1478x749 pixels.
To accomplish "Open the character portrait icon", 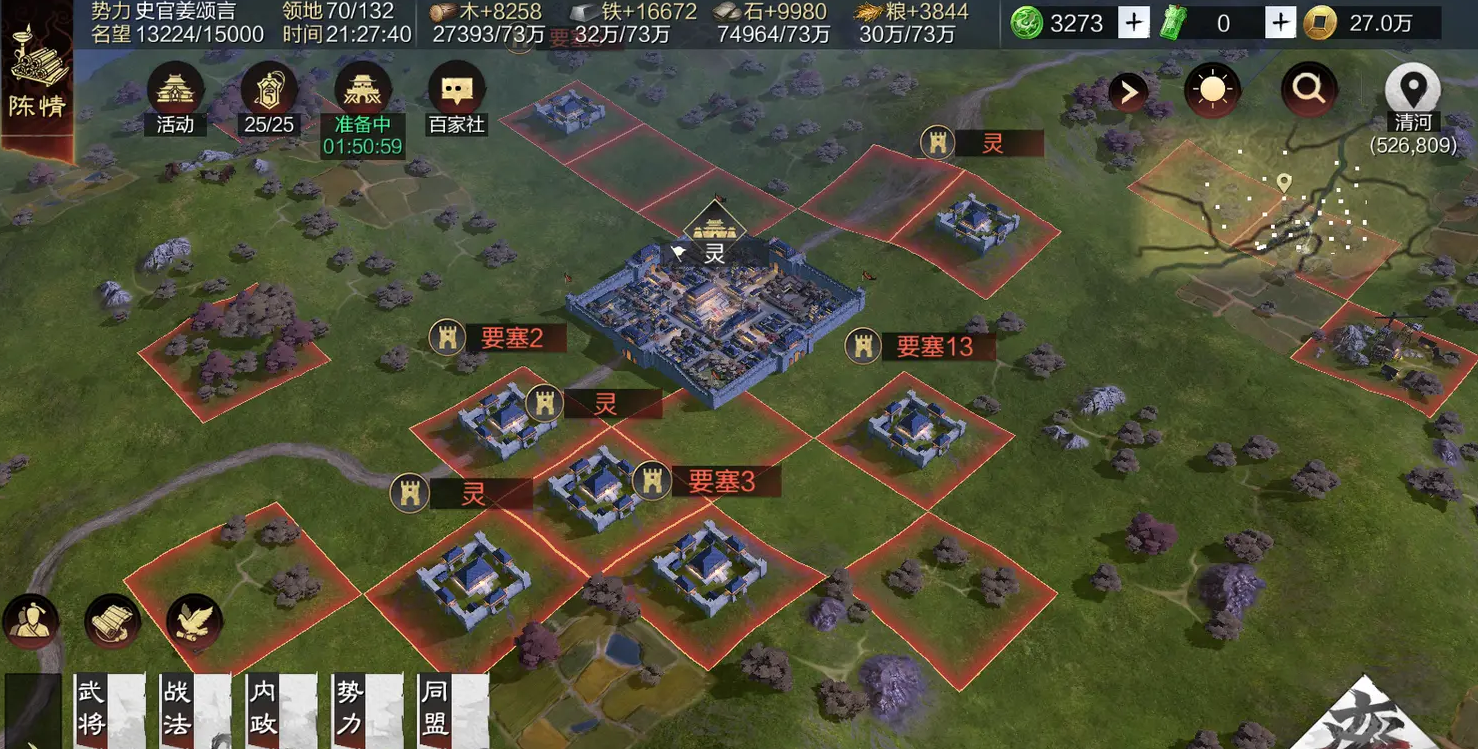I will 30,622.
